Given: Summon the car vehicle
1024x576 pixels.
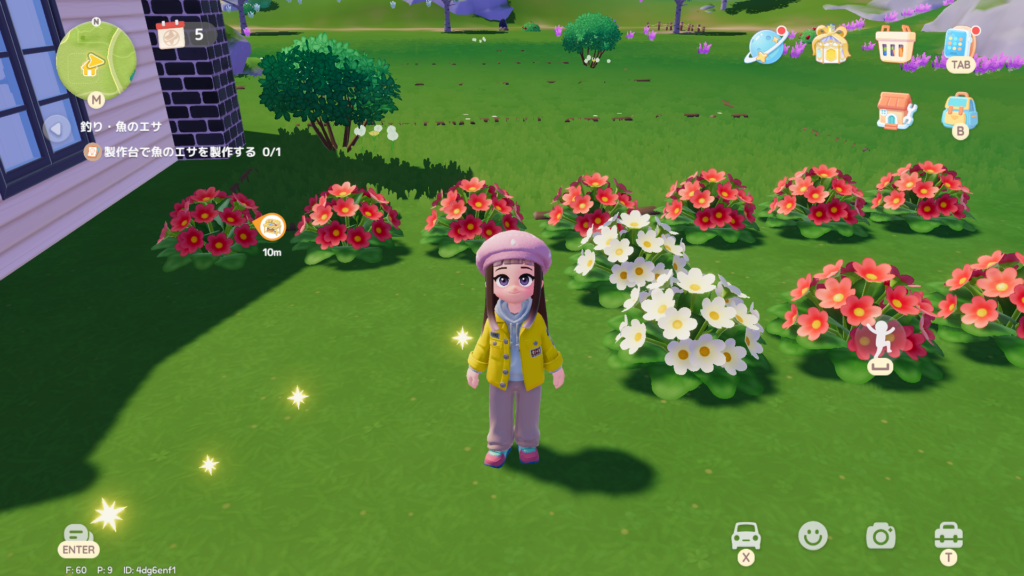Looking at the screenshot, I should [x=746, y=535].
